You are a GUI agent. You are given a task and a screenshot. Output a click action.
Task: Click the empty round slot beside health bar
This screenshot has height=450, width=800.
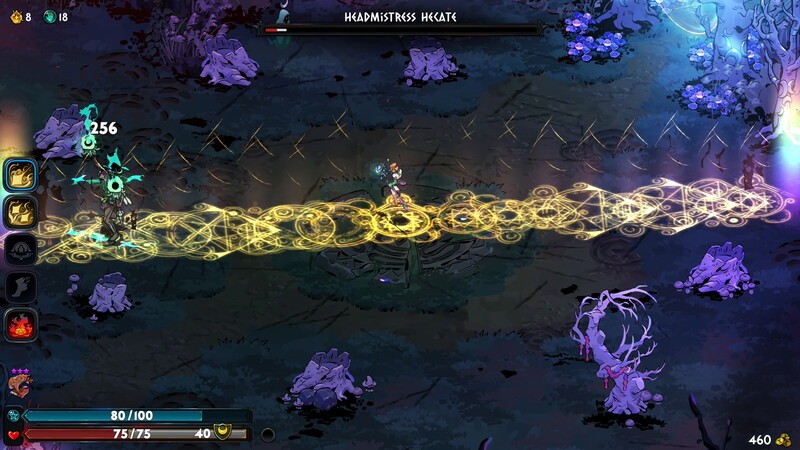pyautogui.click(x=267, y=435)
